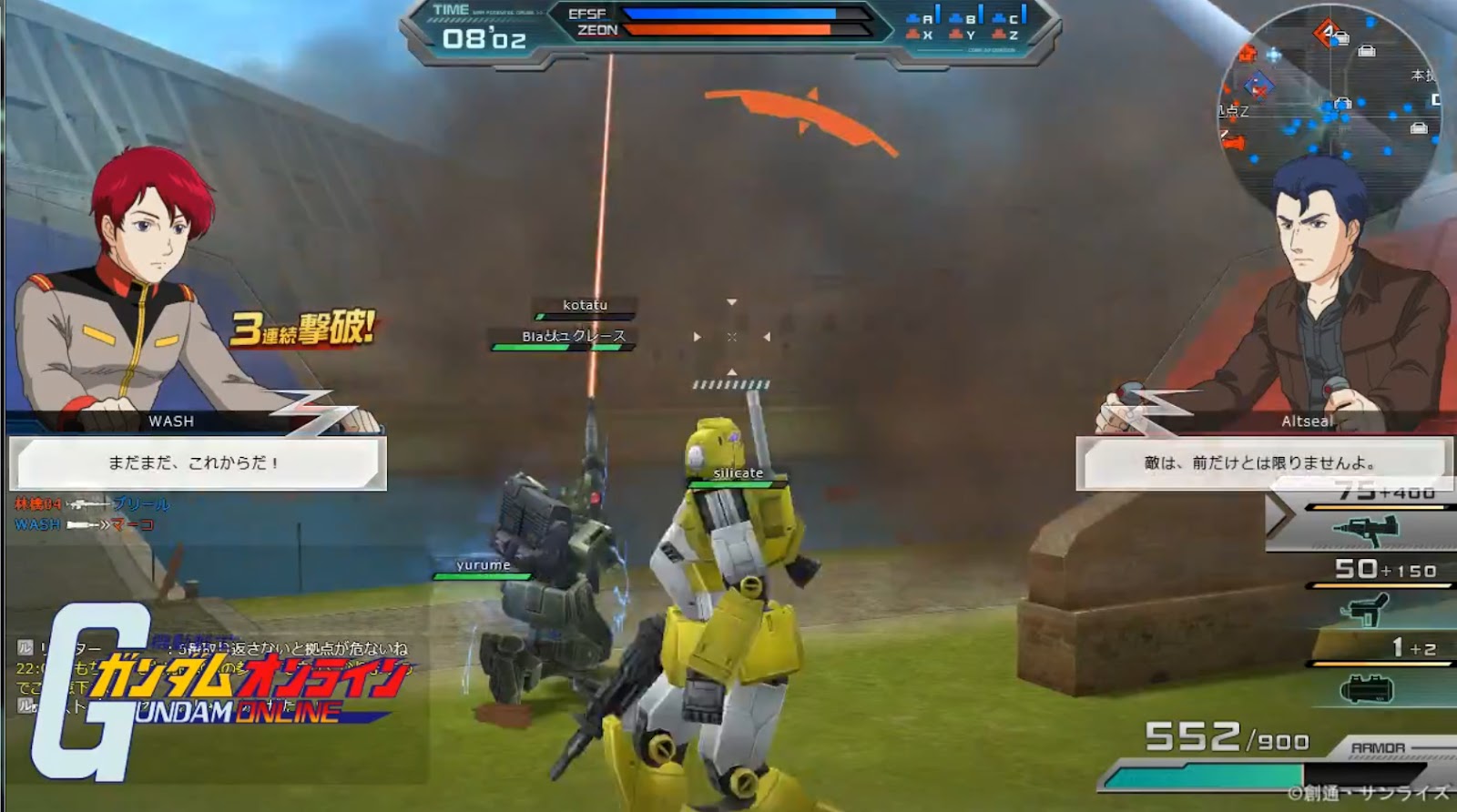Click the rifle icon beside WASH in the kill feed
This screenshot has width=1457, height=812.
(80, 524)
